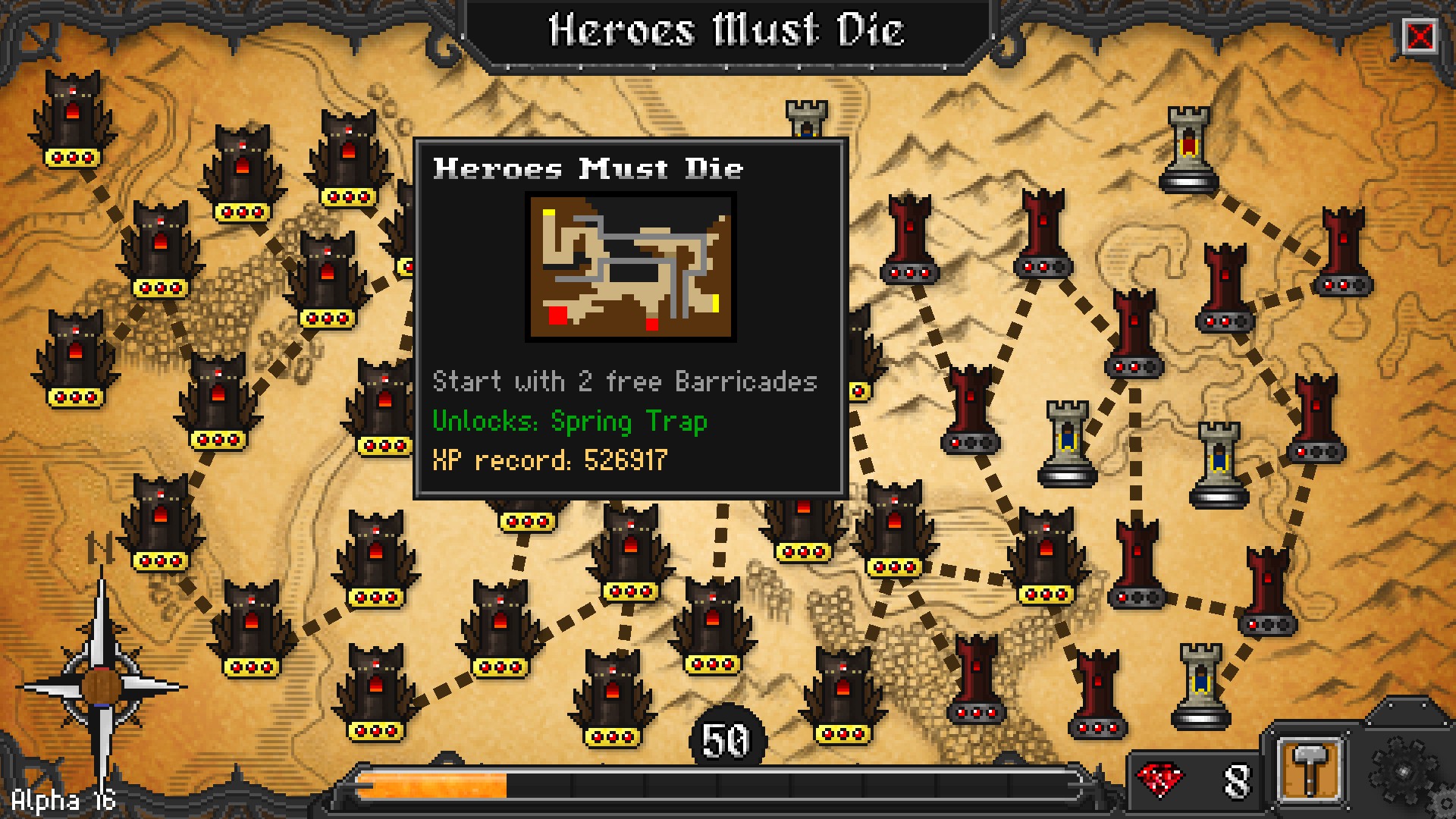Click the Start with 2 free Barricades text
This screenshot has height=819, width=1456.
coord(624,381)
